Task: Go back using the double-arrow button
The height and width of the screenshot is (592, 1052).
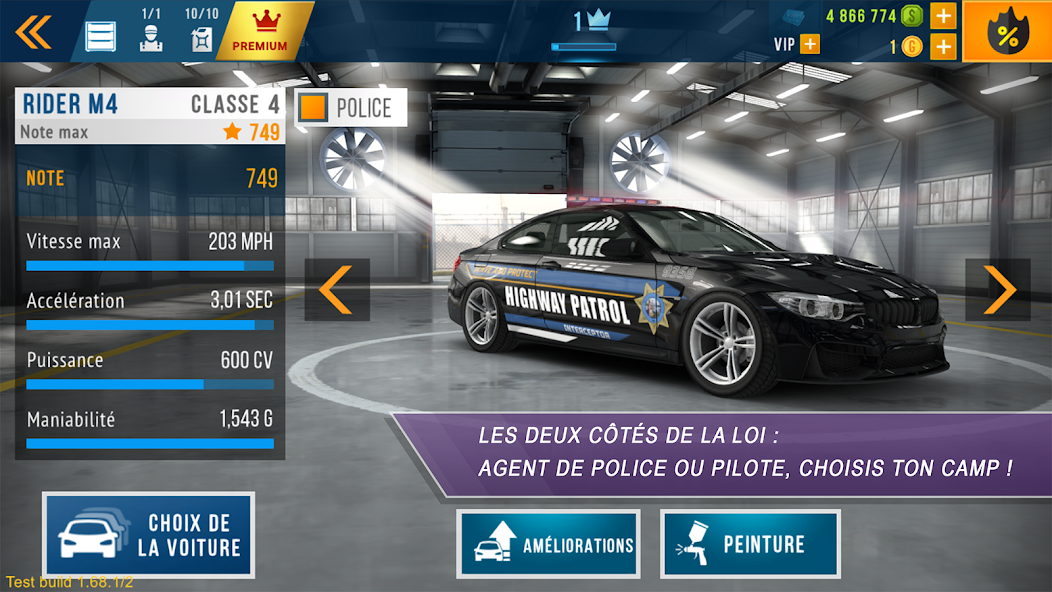Action: [x=33, y=31]
